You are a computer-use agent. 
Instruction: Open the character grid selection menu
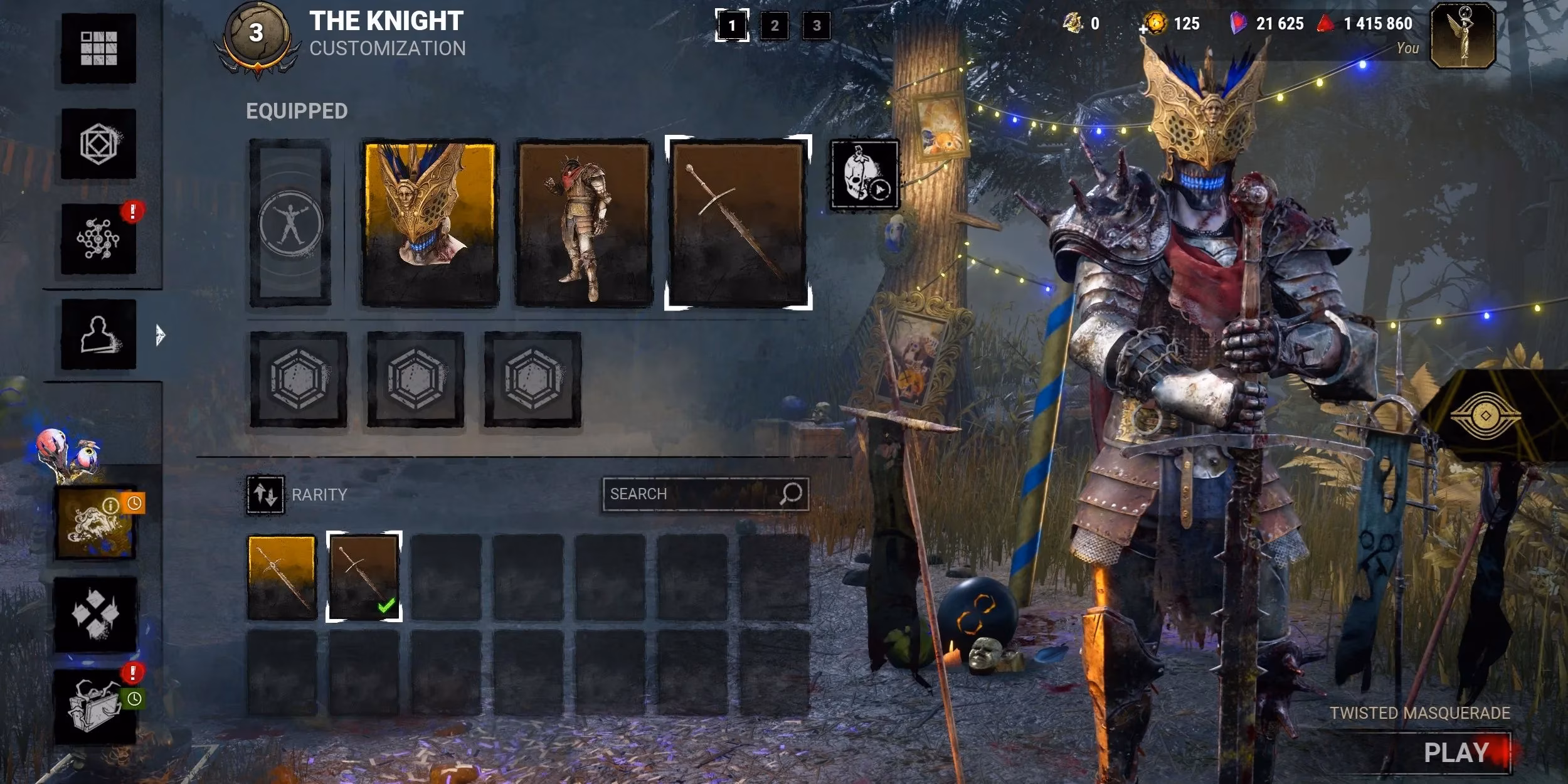point(98,48)
